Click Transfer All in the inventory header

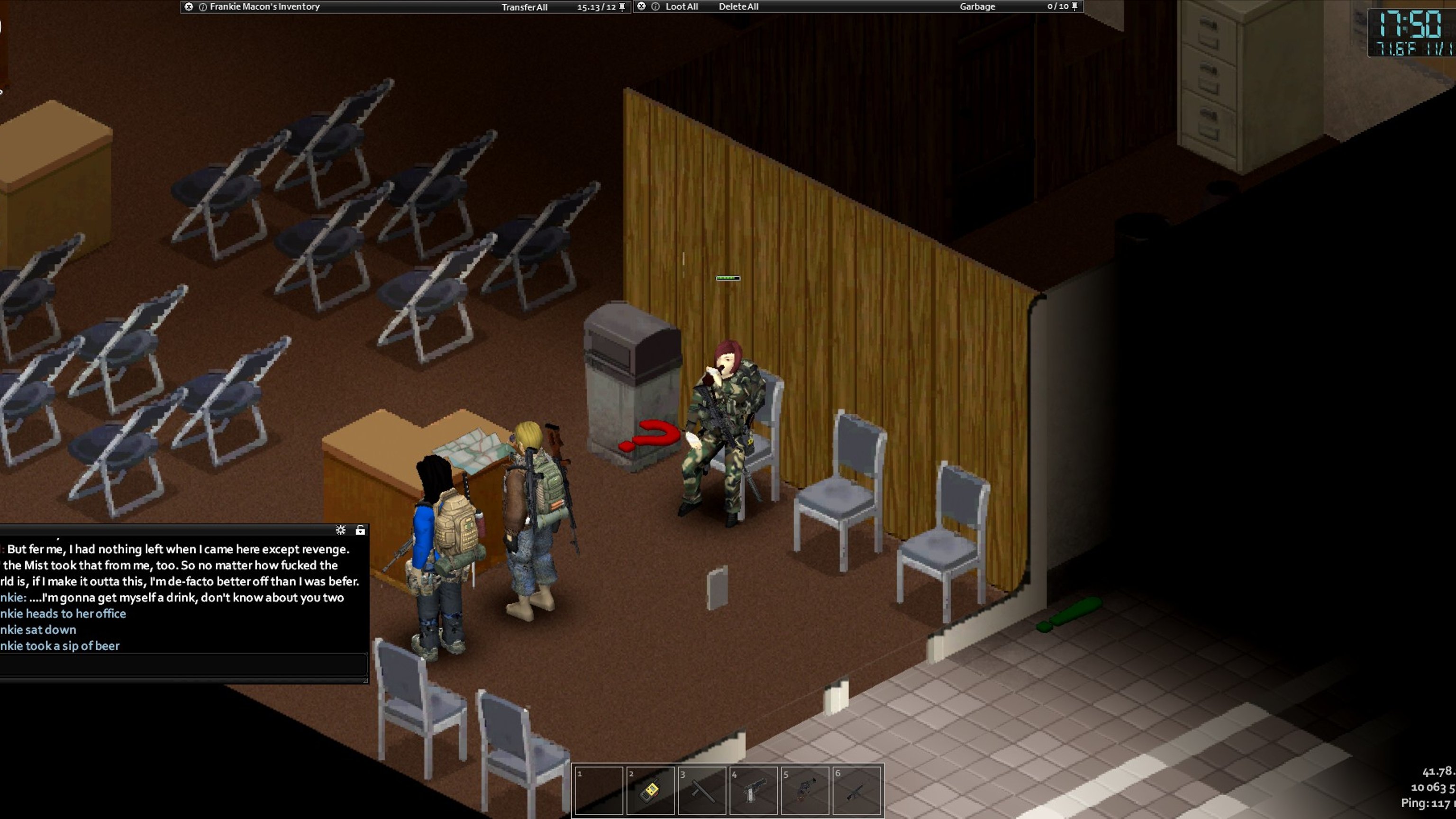(x=524, y=8)
